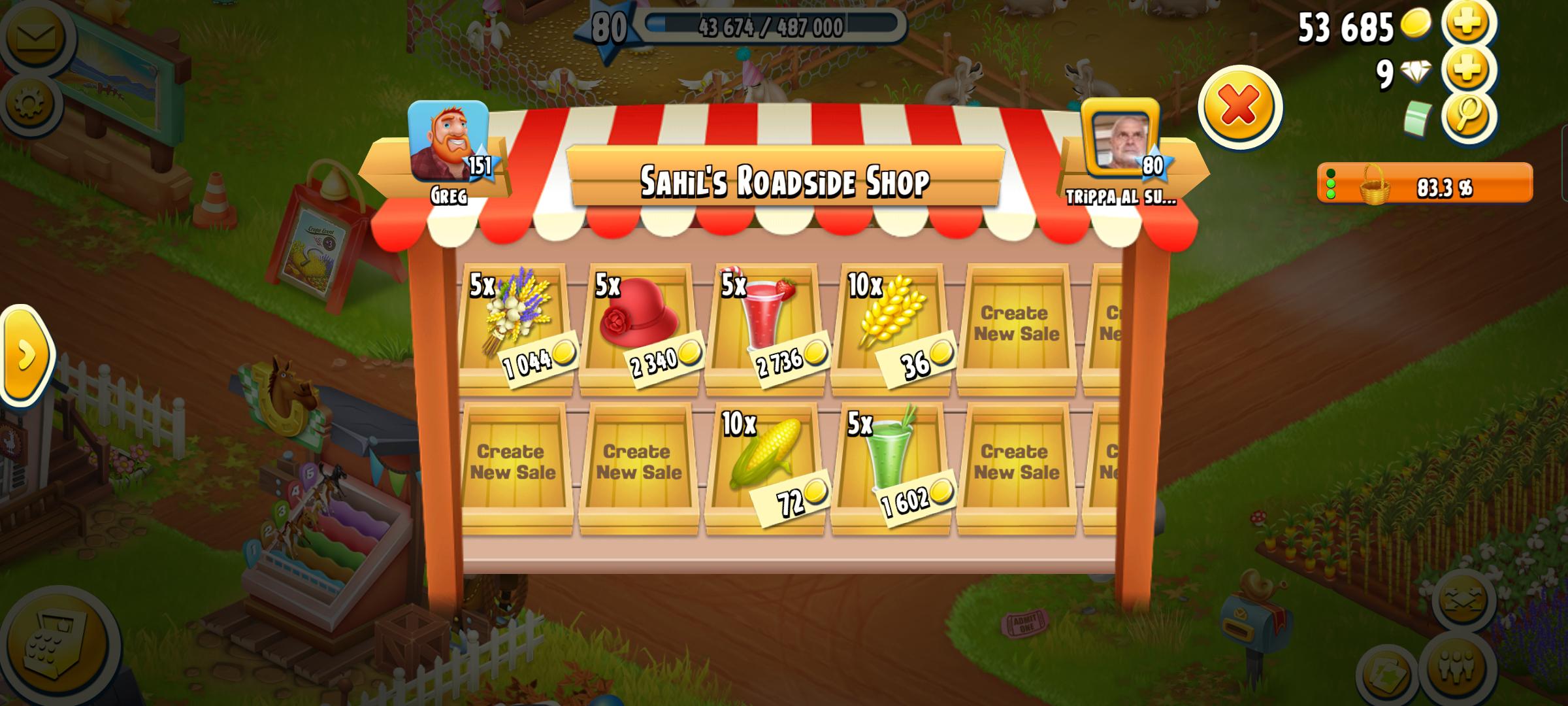Expand the side panel arrow on the left edge
This screenshot has width=1568, height=706.
(26, 356)
